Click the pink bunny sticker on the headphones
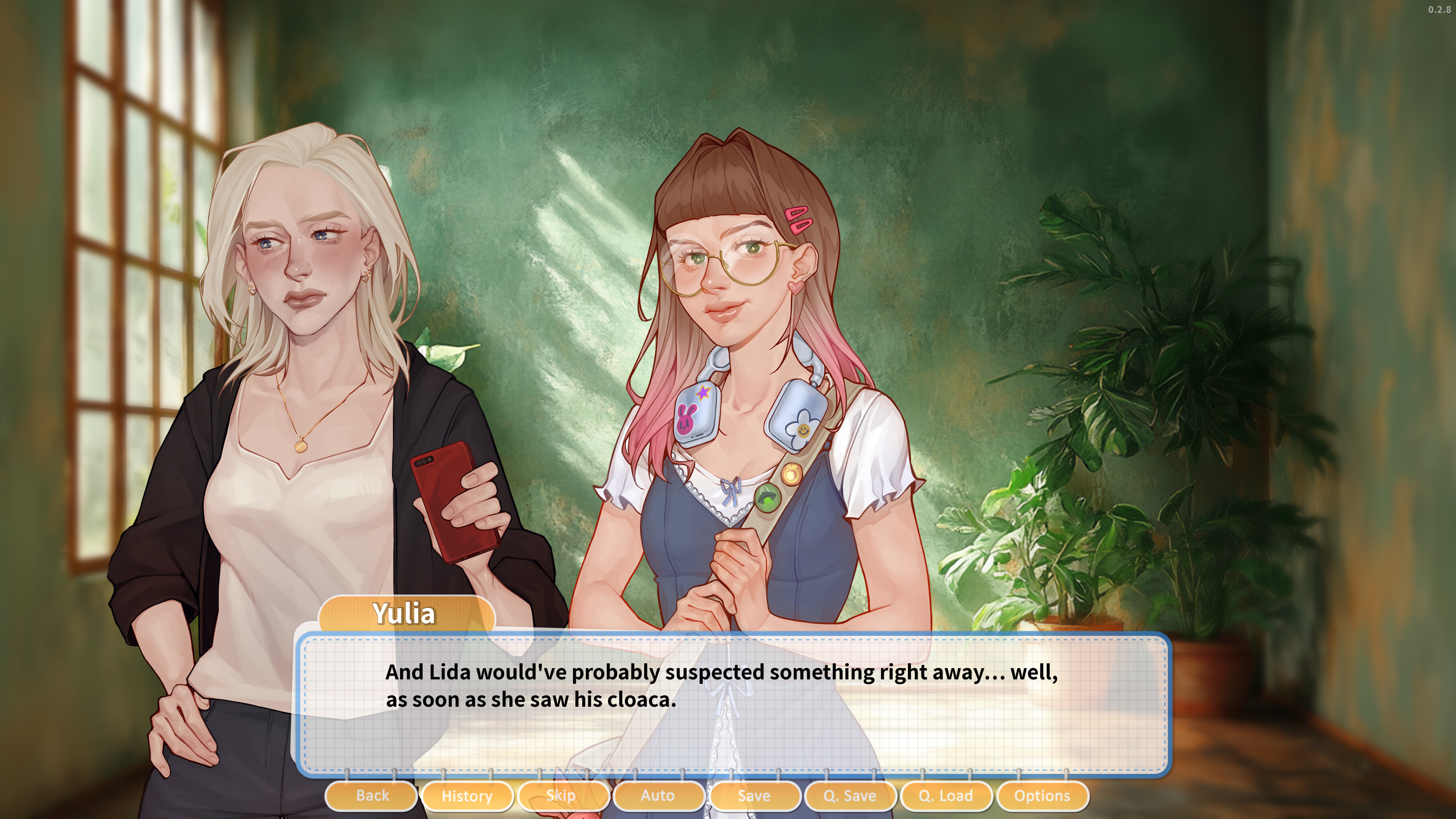The image size is (1456, 819). tap(687, 419)
